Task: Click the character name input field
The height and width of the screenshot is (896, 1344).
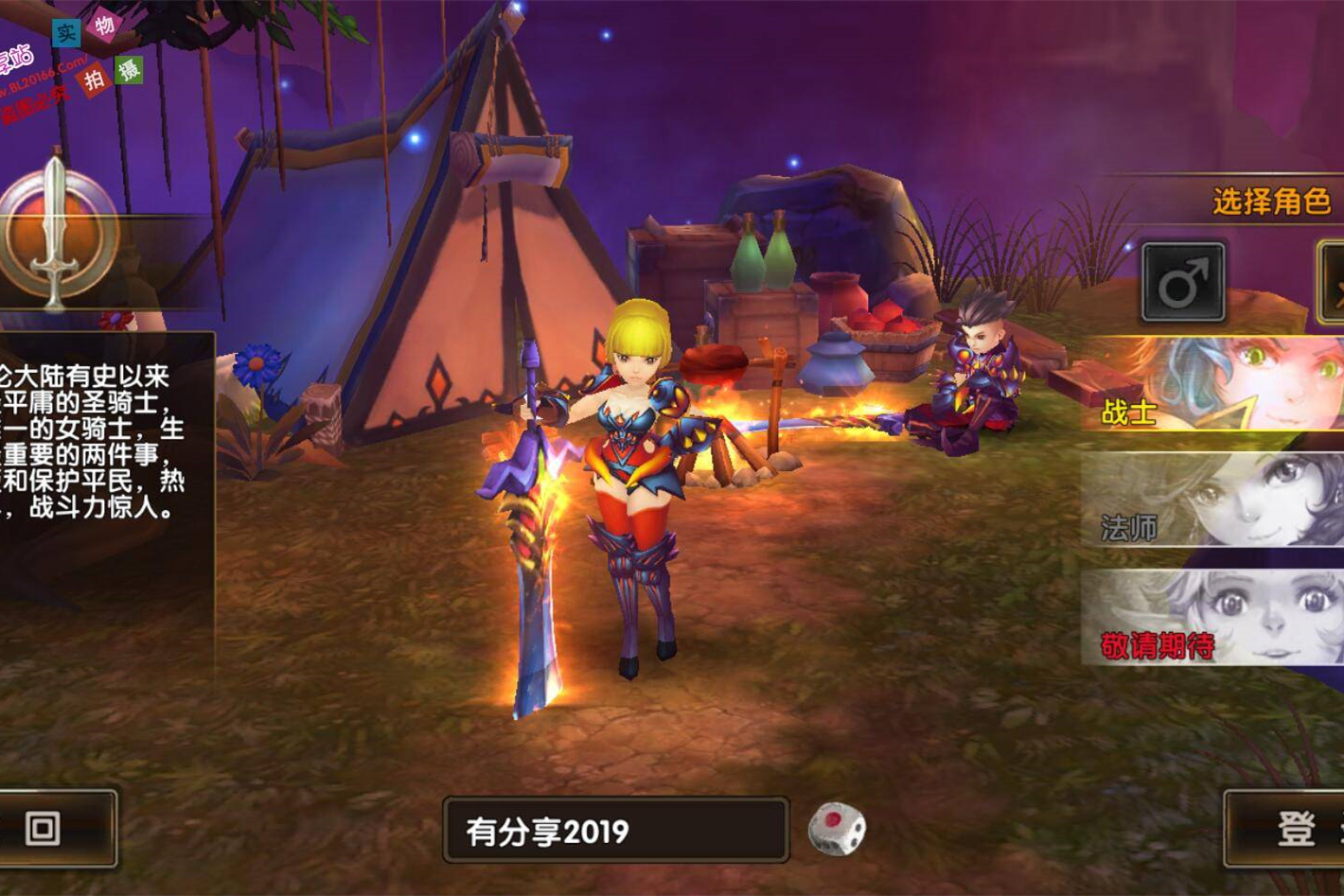Action: pyautogui.click(x=615, y=831)
